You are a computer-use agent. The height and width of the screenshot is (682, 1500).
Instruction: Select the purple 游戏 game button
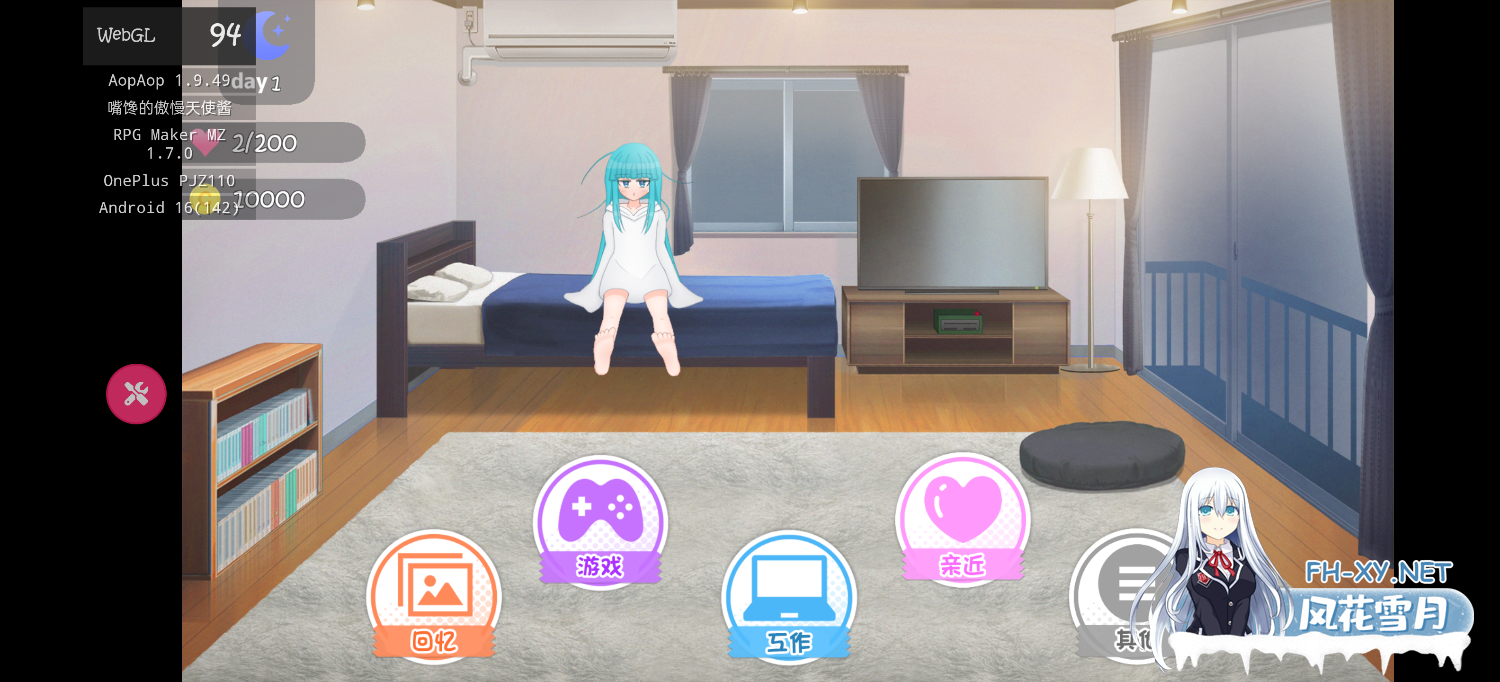[600, 520]
